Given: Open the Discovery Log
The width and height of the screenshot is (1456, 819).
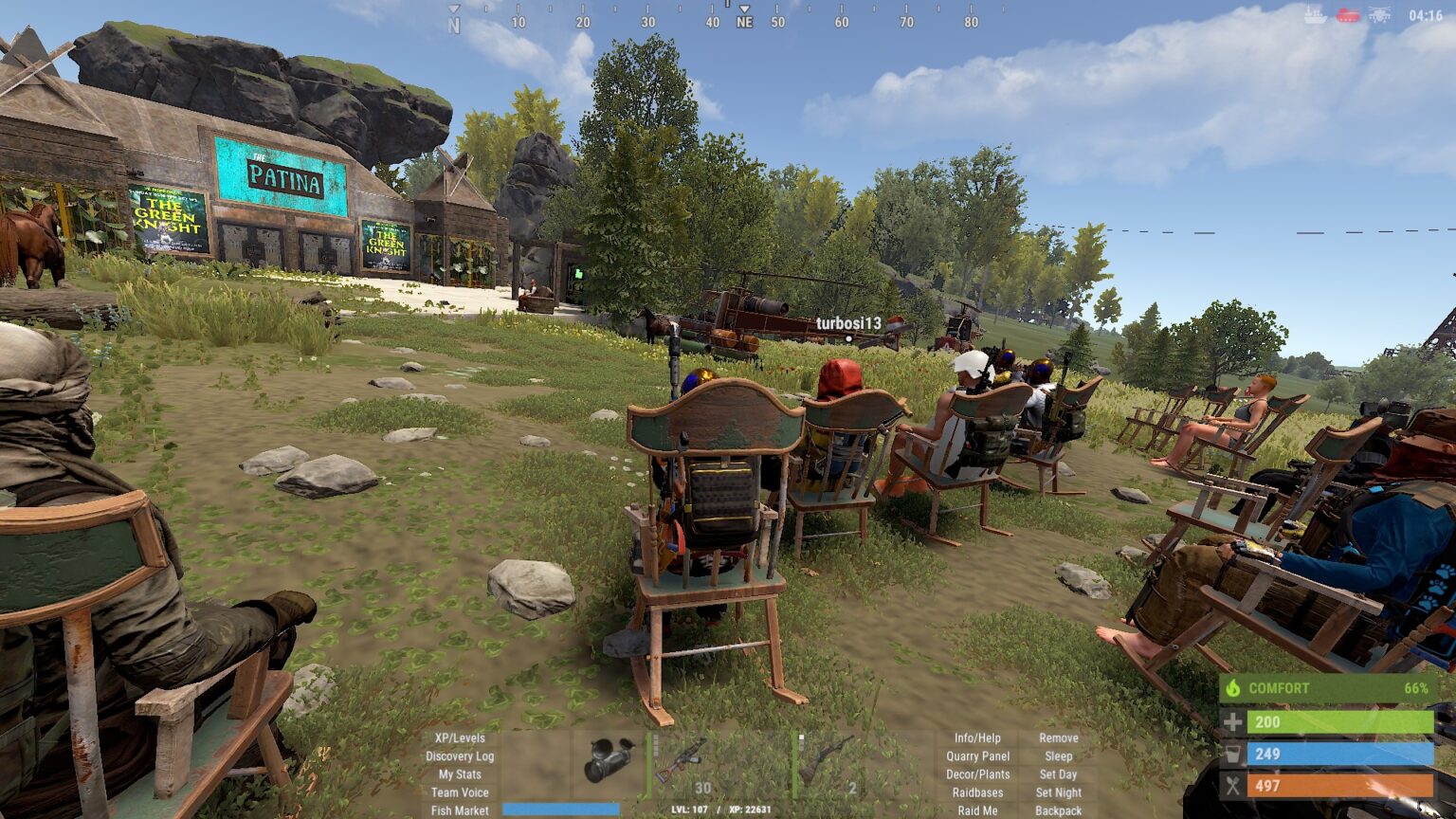Looking at the screenshot, I should 460,756.
